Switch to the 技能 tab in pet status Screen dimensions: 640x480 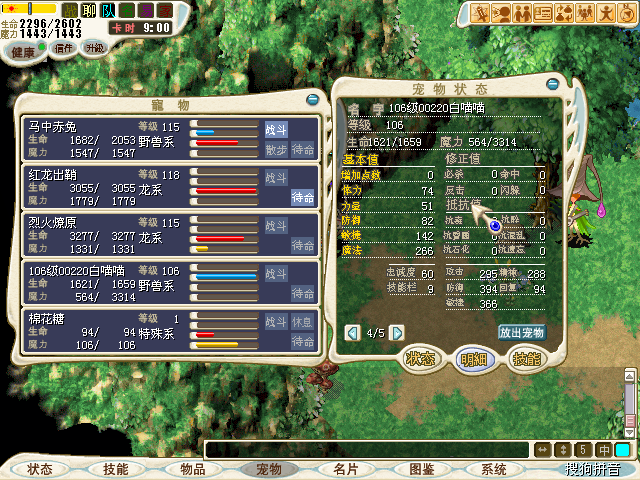pyautogui.click(x=526, y=358)
